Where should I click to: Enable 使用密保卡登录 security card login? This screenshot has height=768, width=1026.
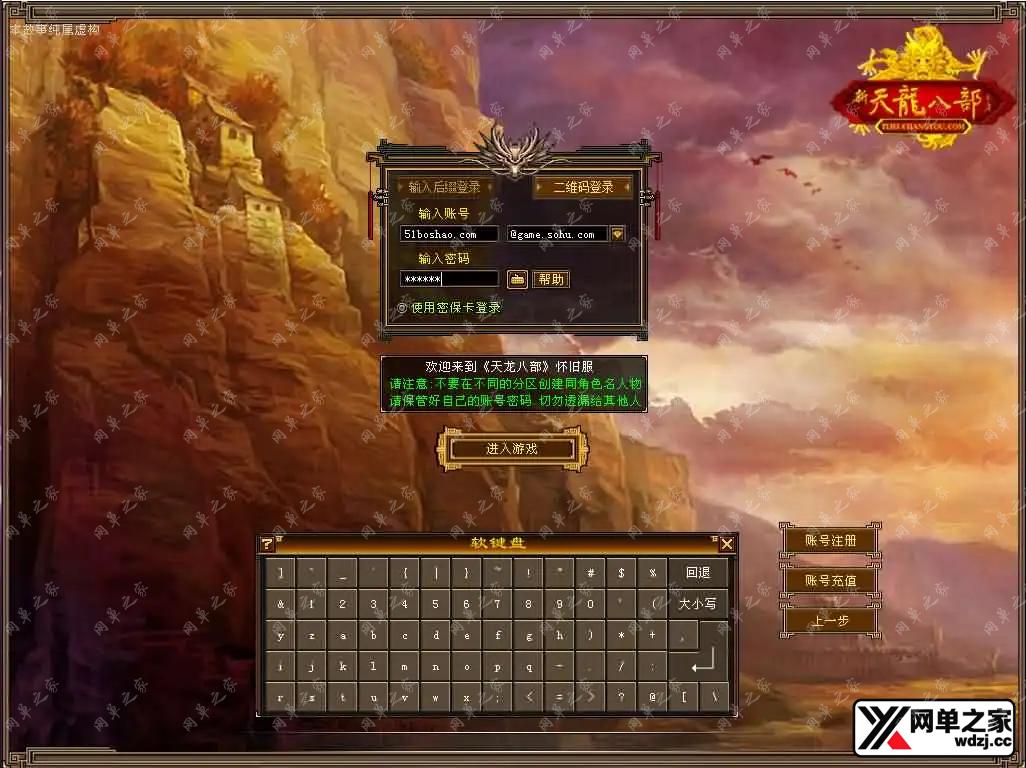pos(403,308)
